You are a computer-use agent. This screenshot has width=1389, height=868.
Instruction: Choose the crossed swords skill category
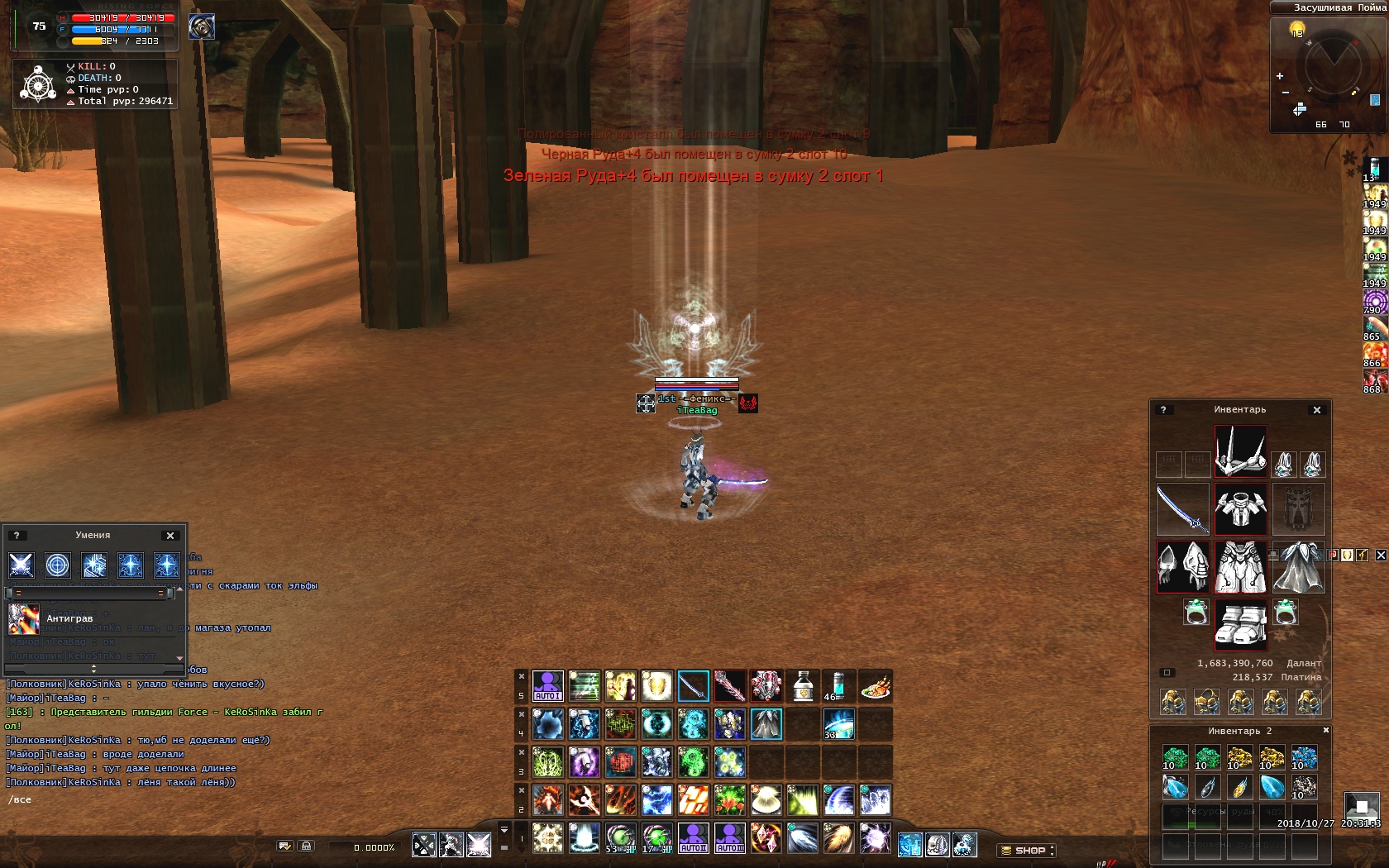21,565
